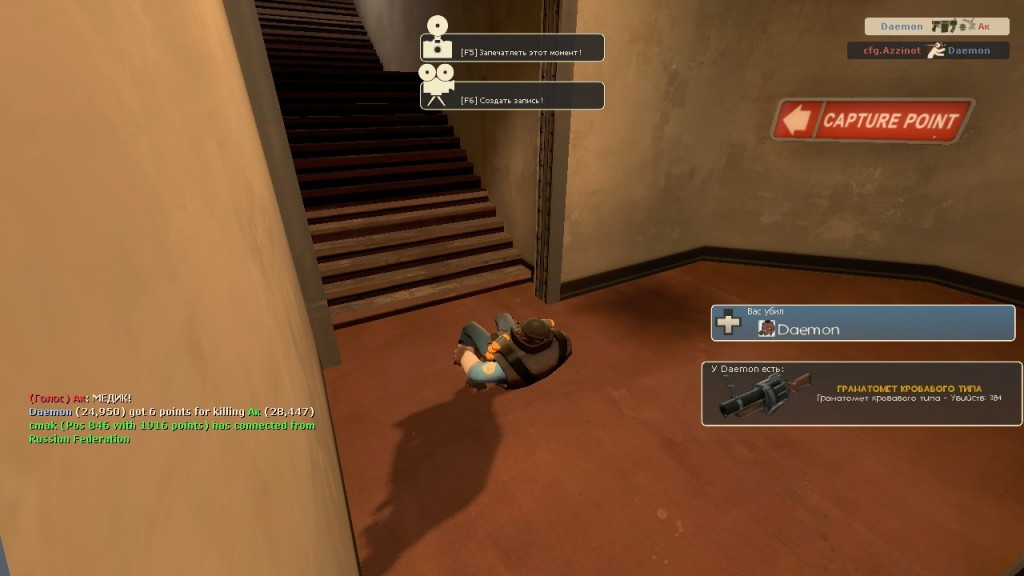The width and height of the screenshot is (1024, 576).
Task: Click Ак's "МЕДИК!" voice chat message
Action: 81,398
